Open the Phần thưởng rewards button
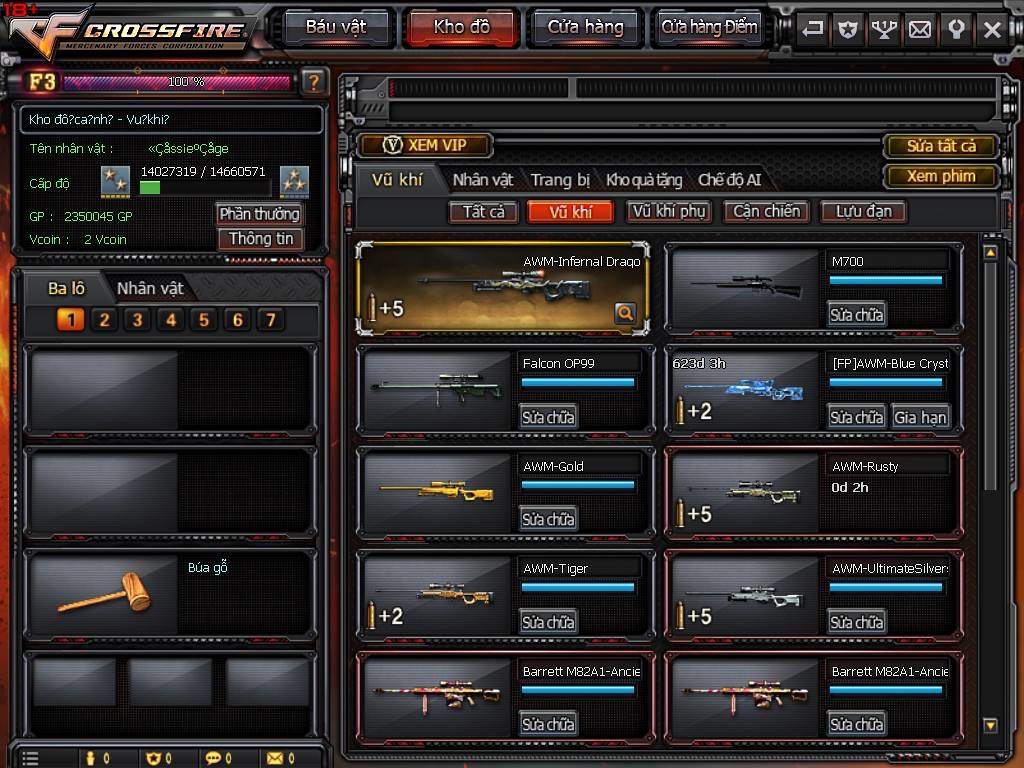Viewport: 1024px width, 768px height. click(x=259, y=214)
